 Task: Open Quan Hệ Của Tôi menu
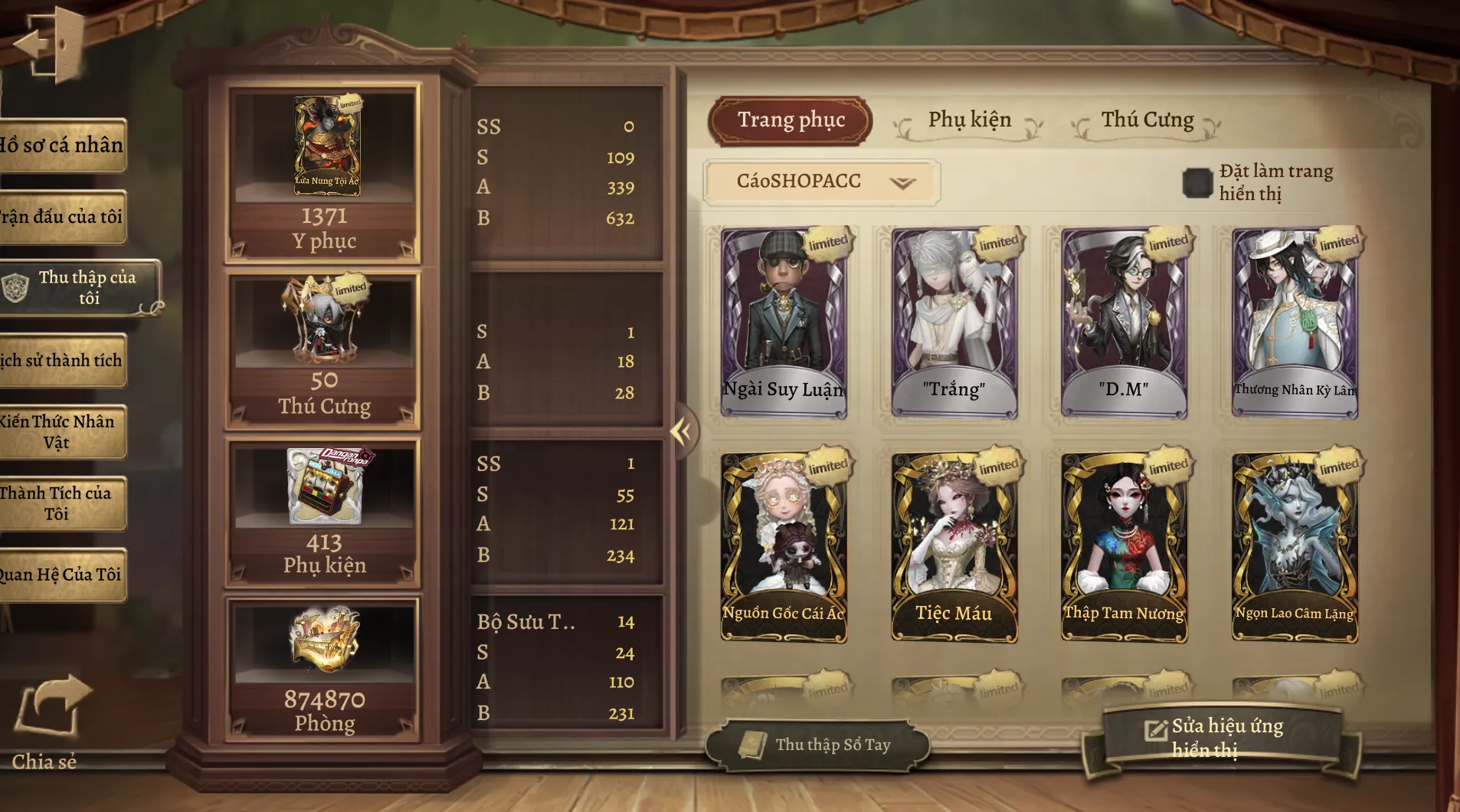point(61,575)
